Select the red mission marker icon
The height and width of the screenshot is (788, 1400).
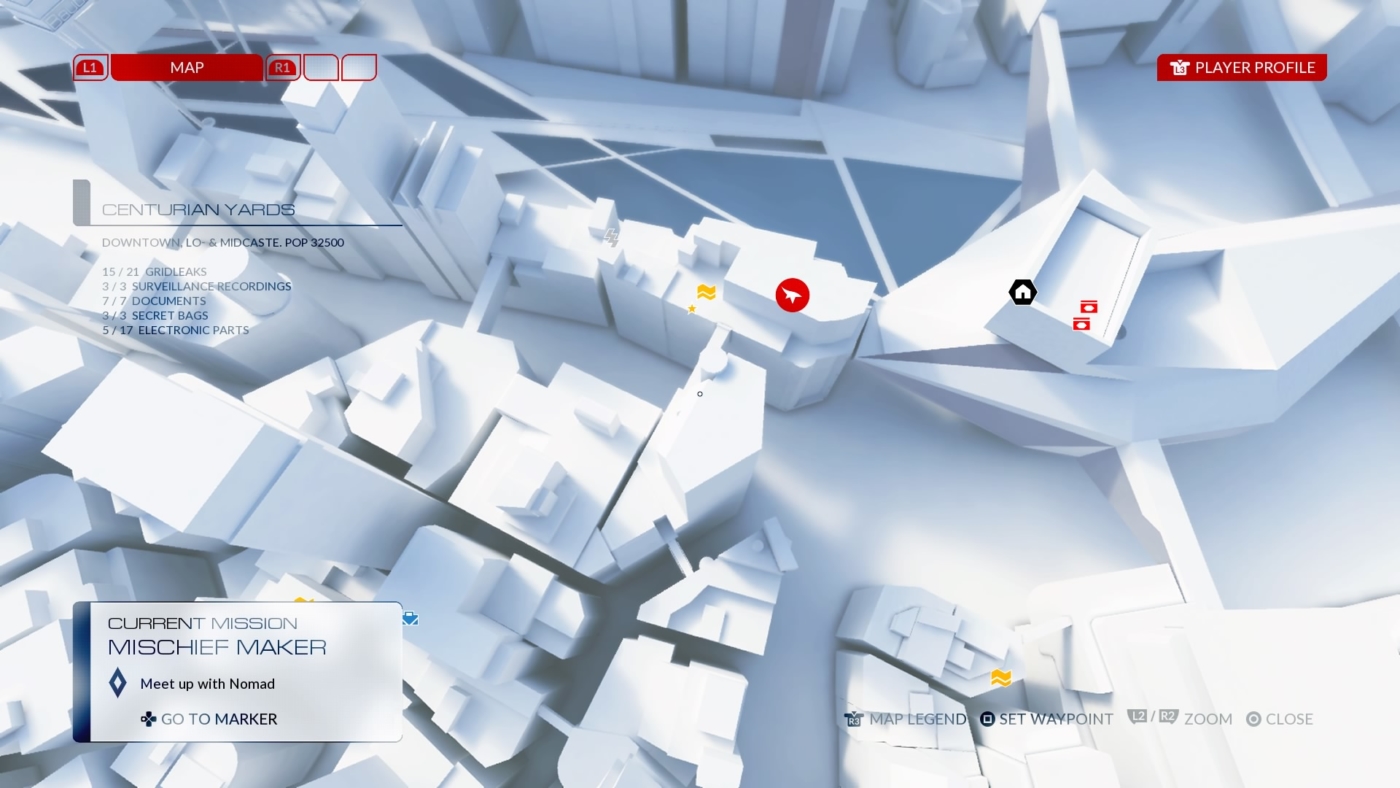click(x=791, y=295)
